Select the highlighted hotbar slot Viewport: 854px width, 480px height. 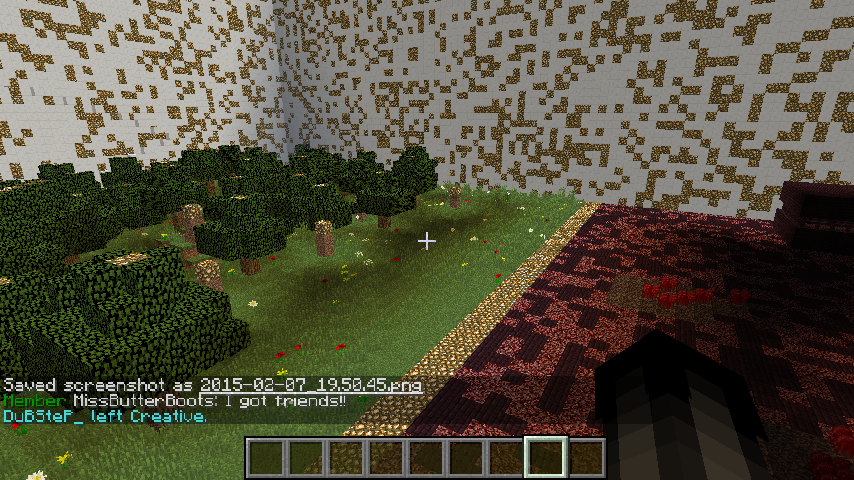(x=546, y=458)
